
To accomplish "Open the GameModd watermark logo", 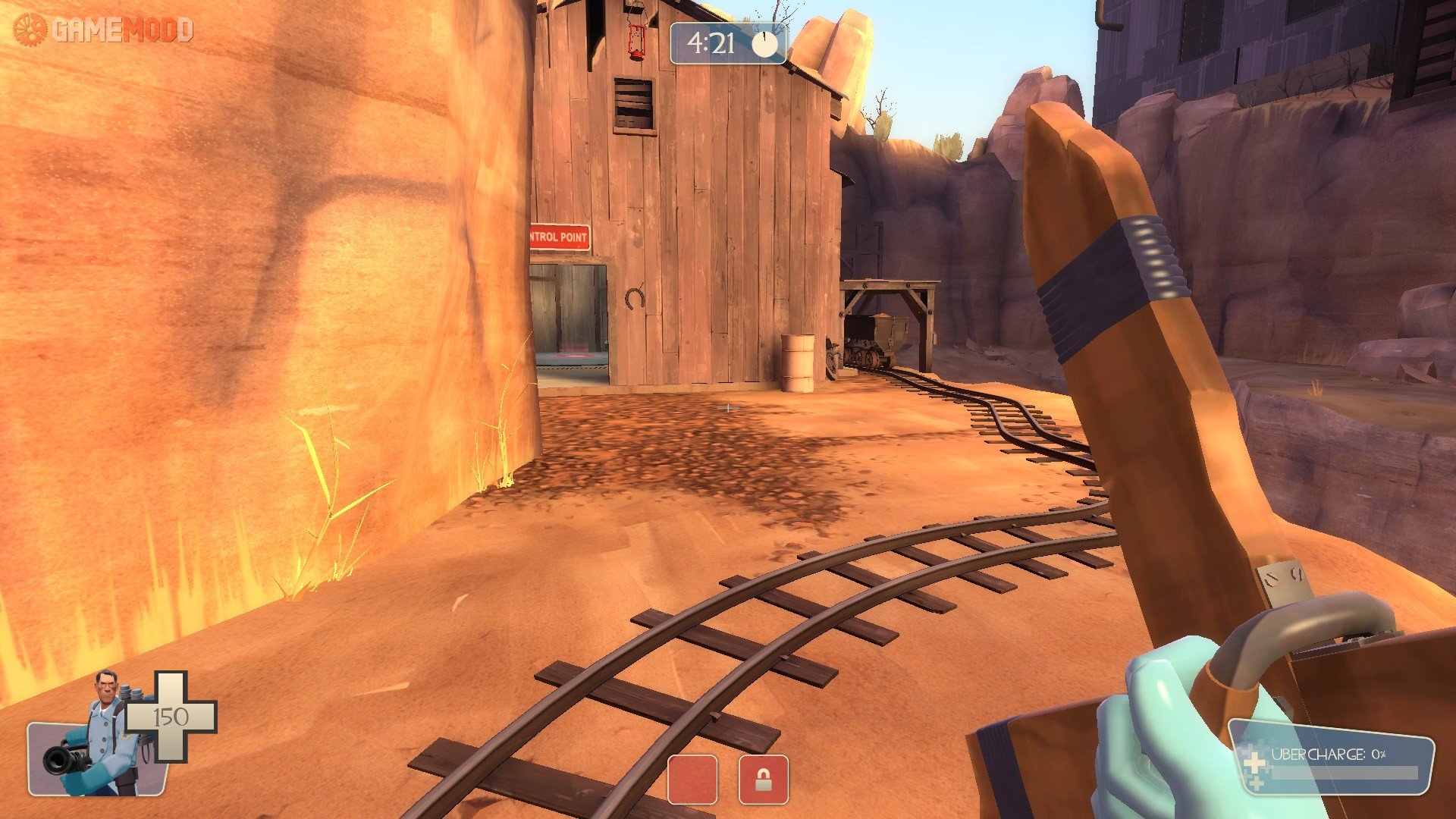I will tap(104, 30).
